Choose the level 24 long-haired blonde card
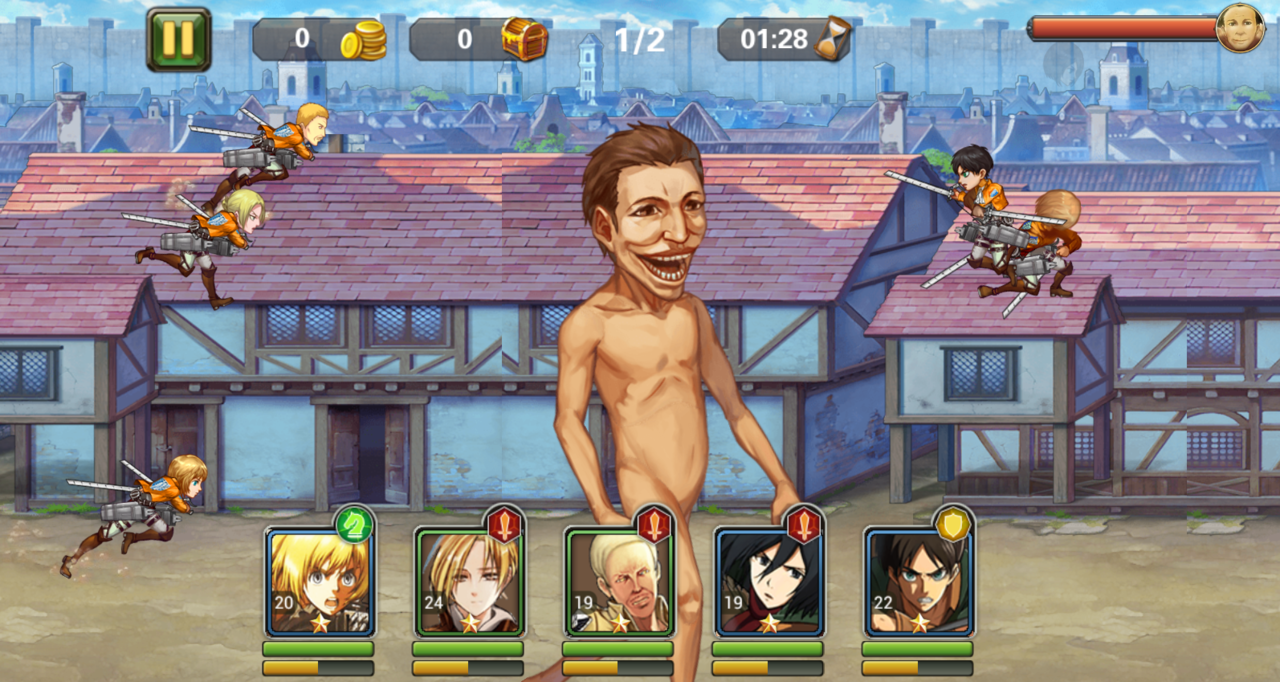Screen dimensions: 1280x682 (x=469, y=582)
